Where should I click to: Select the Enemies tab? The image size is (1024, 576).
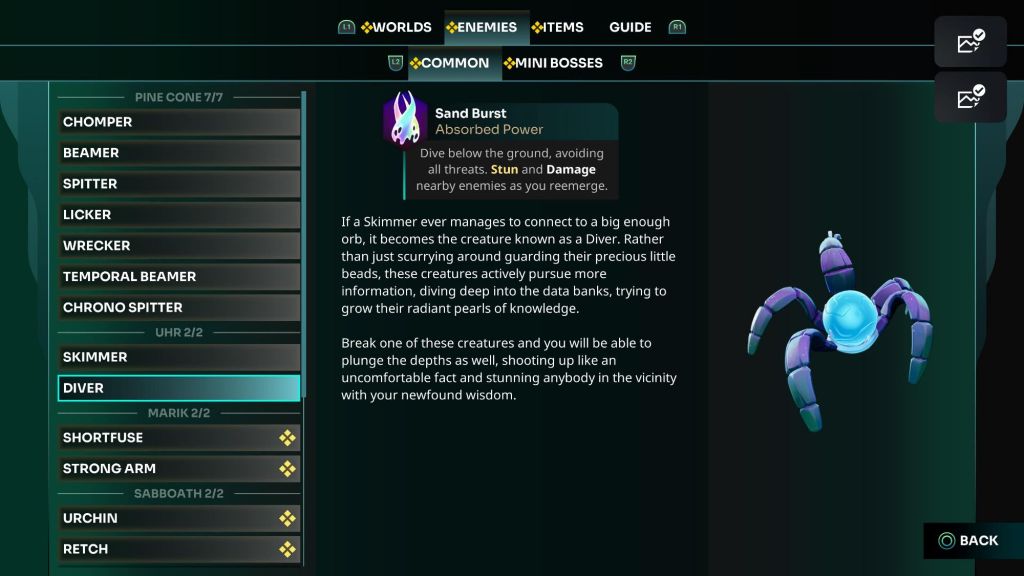point(482,27)
